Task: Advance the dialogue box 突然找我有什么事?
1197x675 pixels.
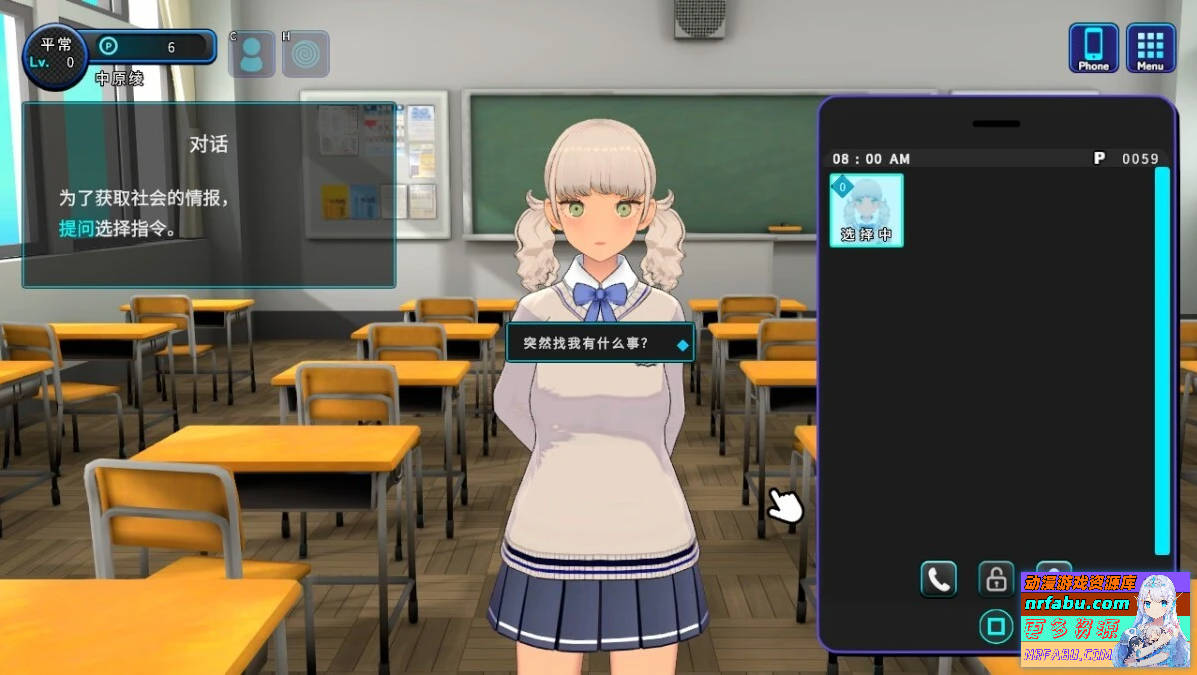Action: 599,344
